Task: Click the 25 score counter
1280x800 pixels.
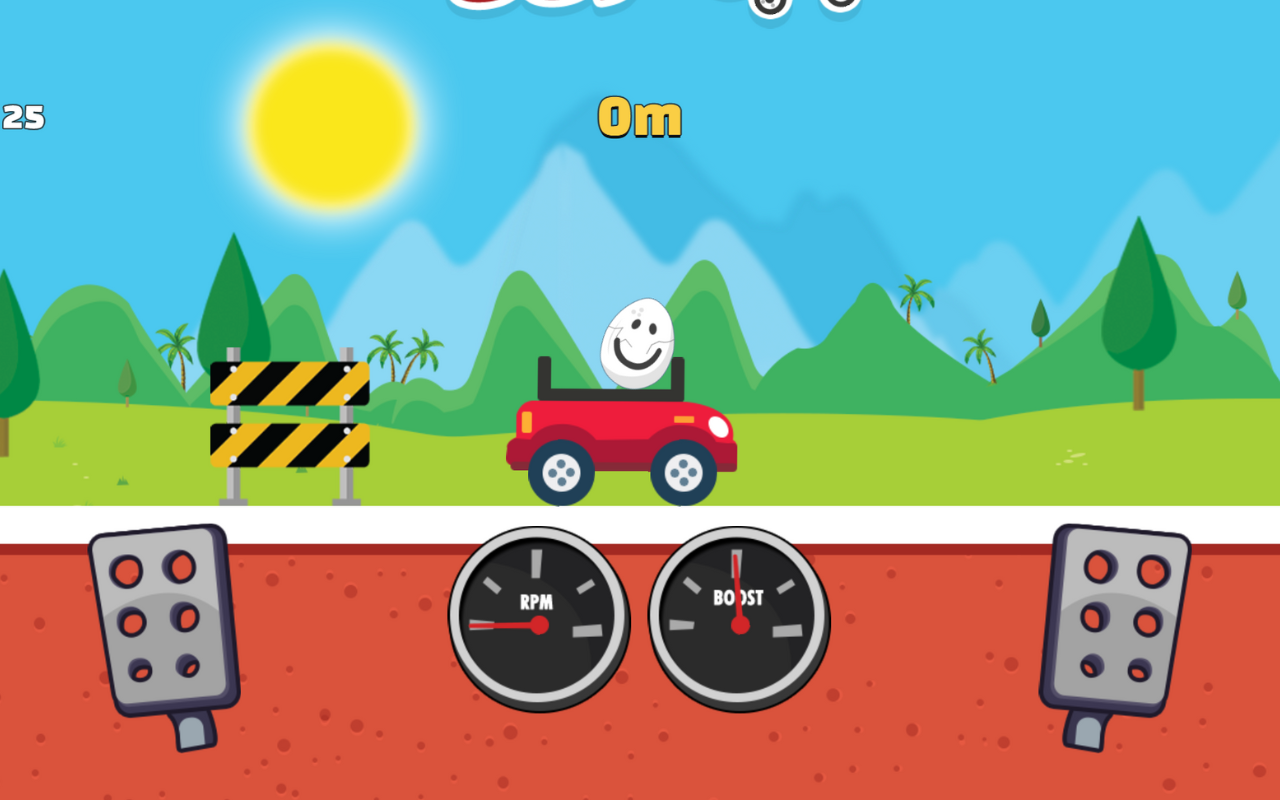Action: click(x=25, y=119)
